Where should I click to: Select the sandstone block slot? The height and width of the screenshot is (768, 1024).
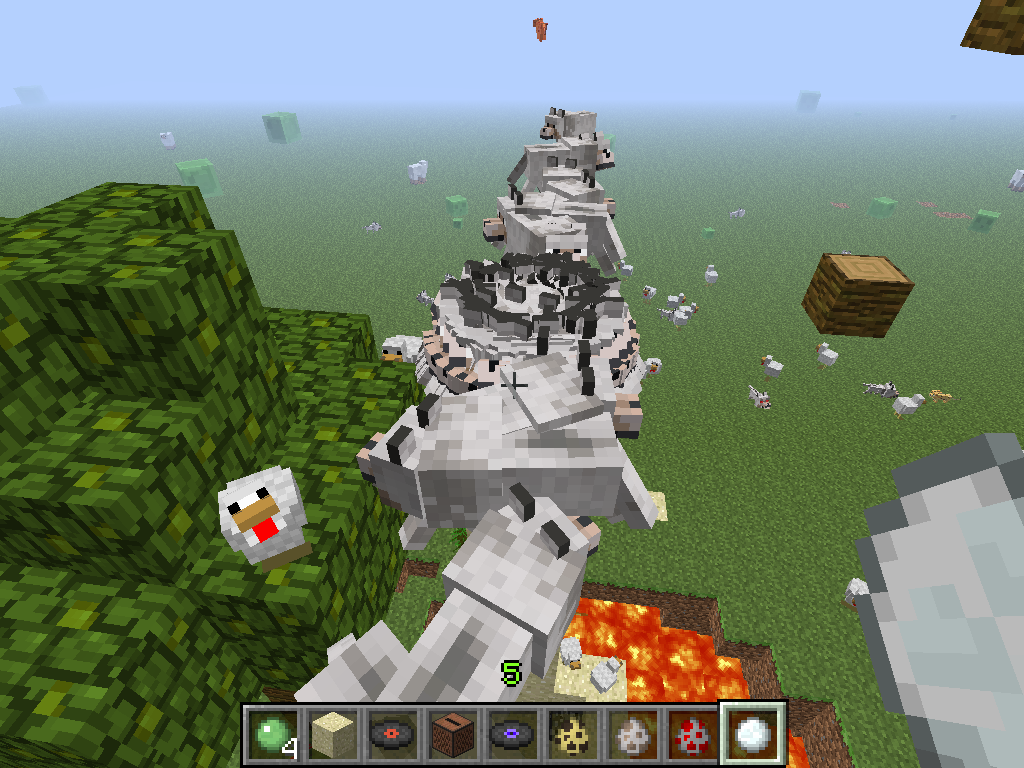pyautogui.click(x=330, y=732)
